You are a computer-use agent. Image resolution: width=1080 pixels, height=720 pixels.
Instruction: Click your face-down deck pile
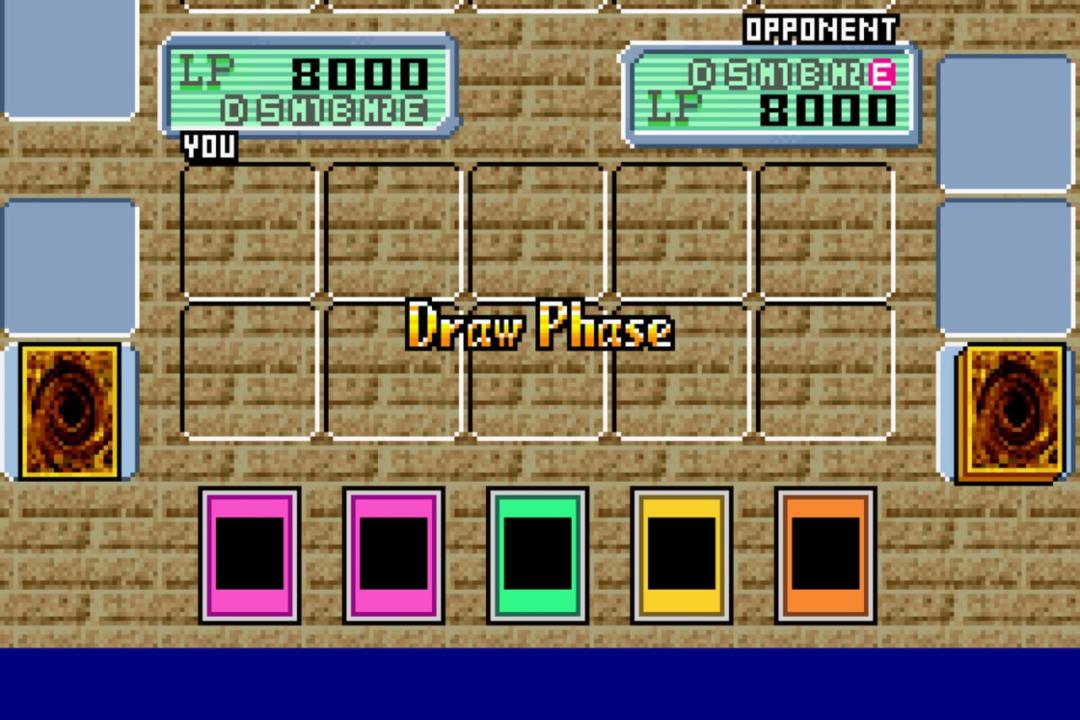(x=70, y=411)
